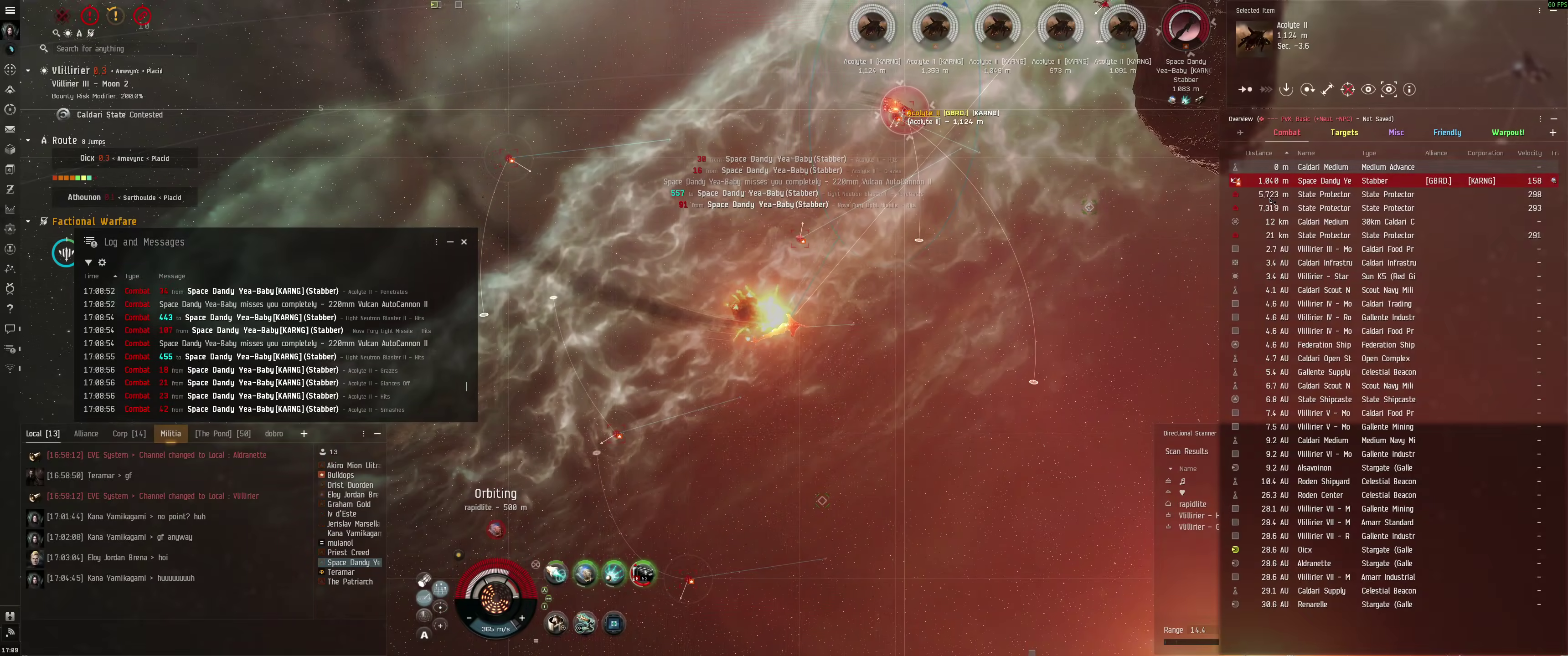This screenshot has width=1568, height=656.
Task: Select the Stabber row in the overview
Action: point(1374,181)
